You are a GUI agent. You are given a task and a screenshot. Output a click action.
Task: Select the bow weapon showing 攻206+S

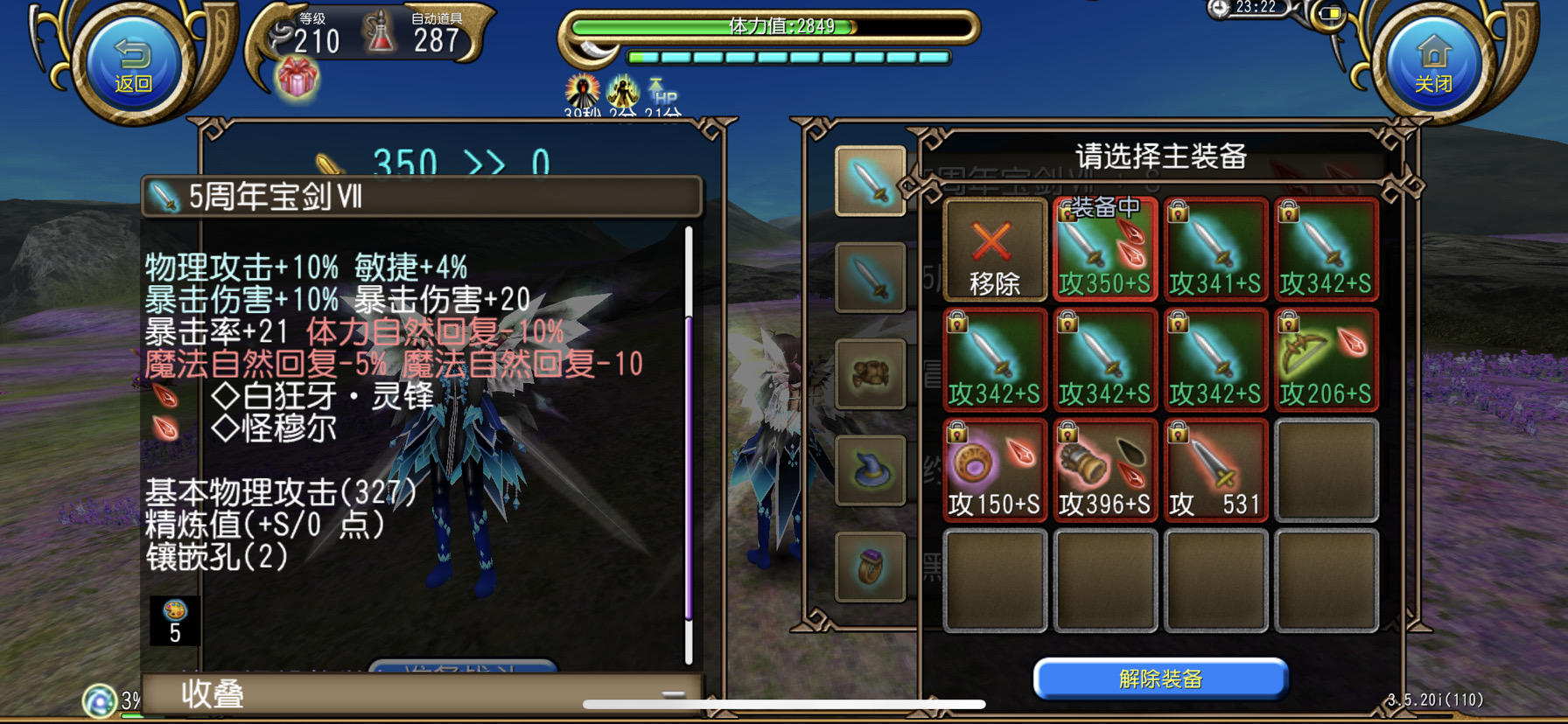coord(1326,359)
